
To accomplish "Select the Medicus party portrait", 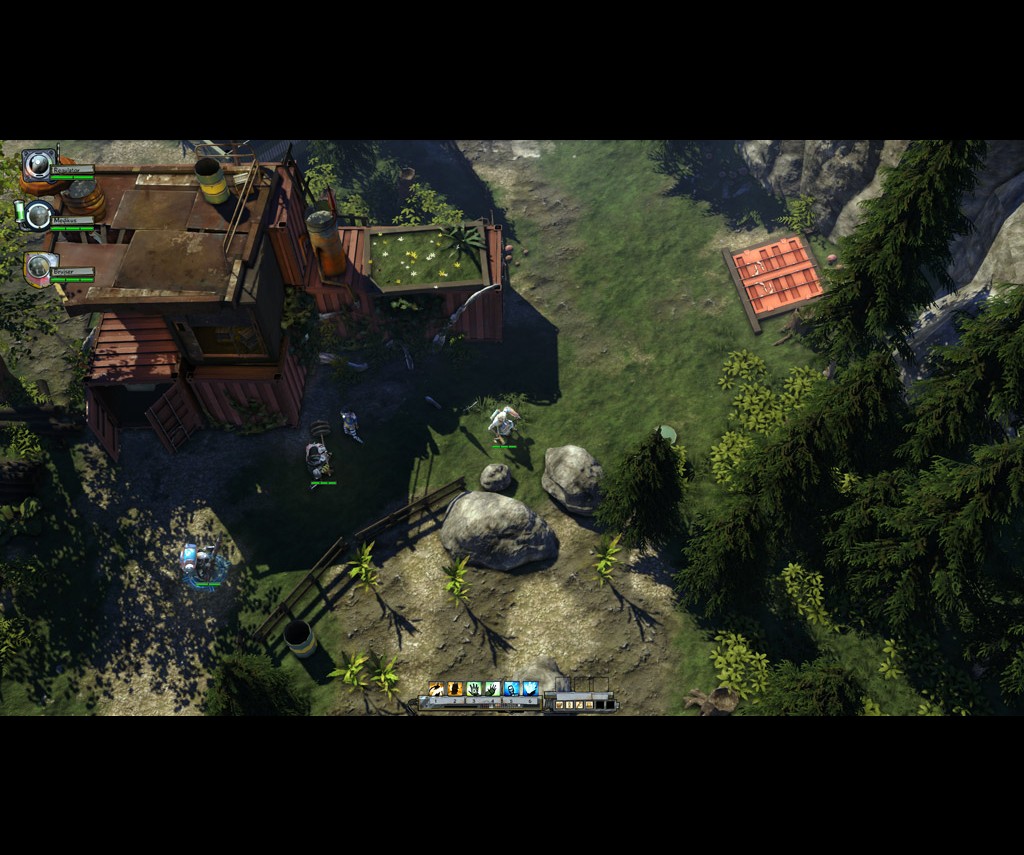I will coord(39,215).
